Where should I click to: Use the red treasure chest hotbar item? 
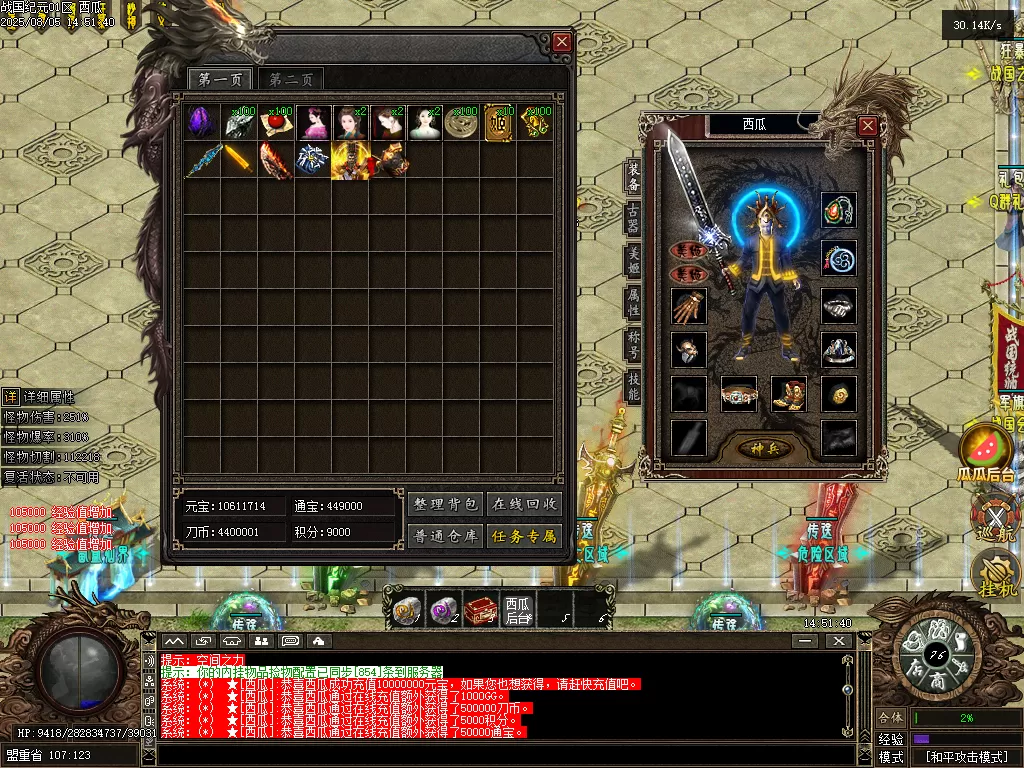tap(479, 609)
